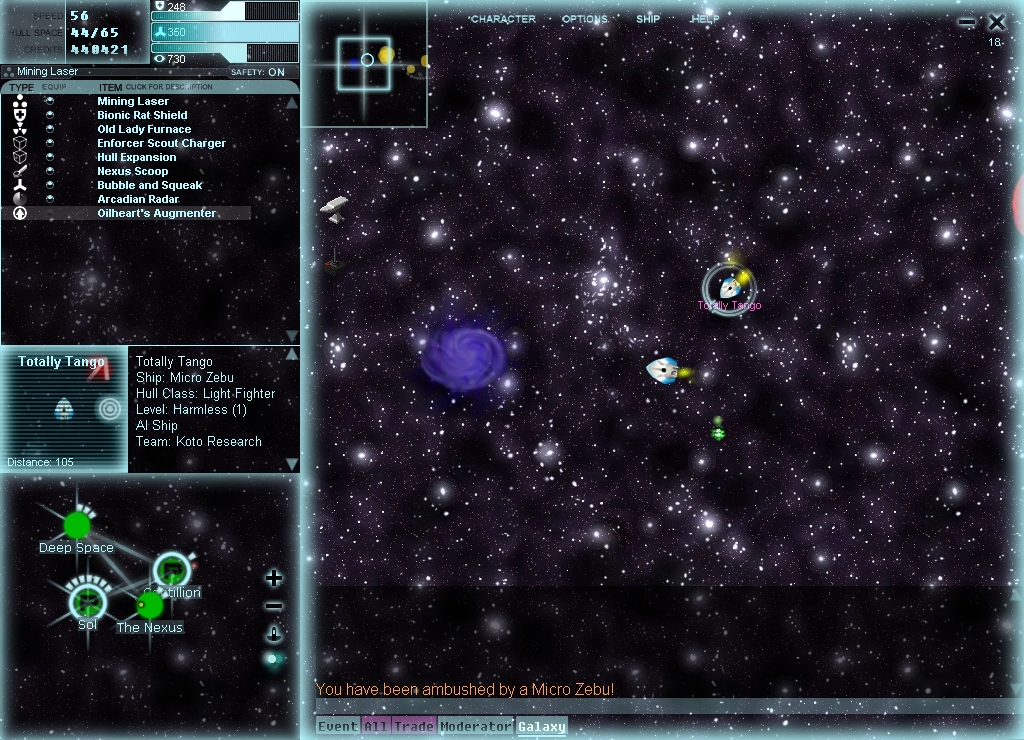Open the Options menu
The height and width of the screenshot is (740, 1024).
click(x=584, y=19)
